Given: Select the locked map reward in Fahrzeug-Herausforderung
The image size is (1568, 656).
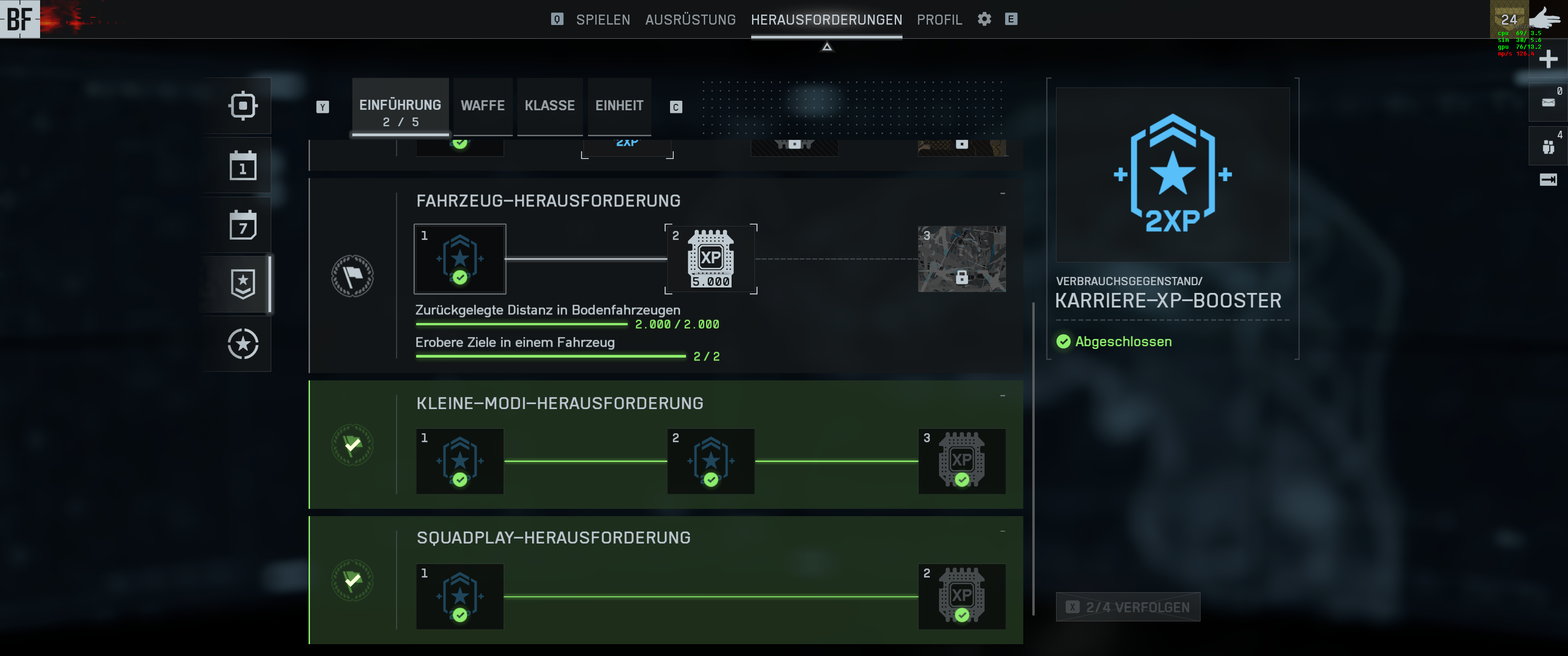Looking at the screenshot, I should [x=961, y=259].
